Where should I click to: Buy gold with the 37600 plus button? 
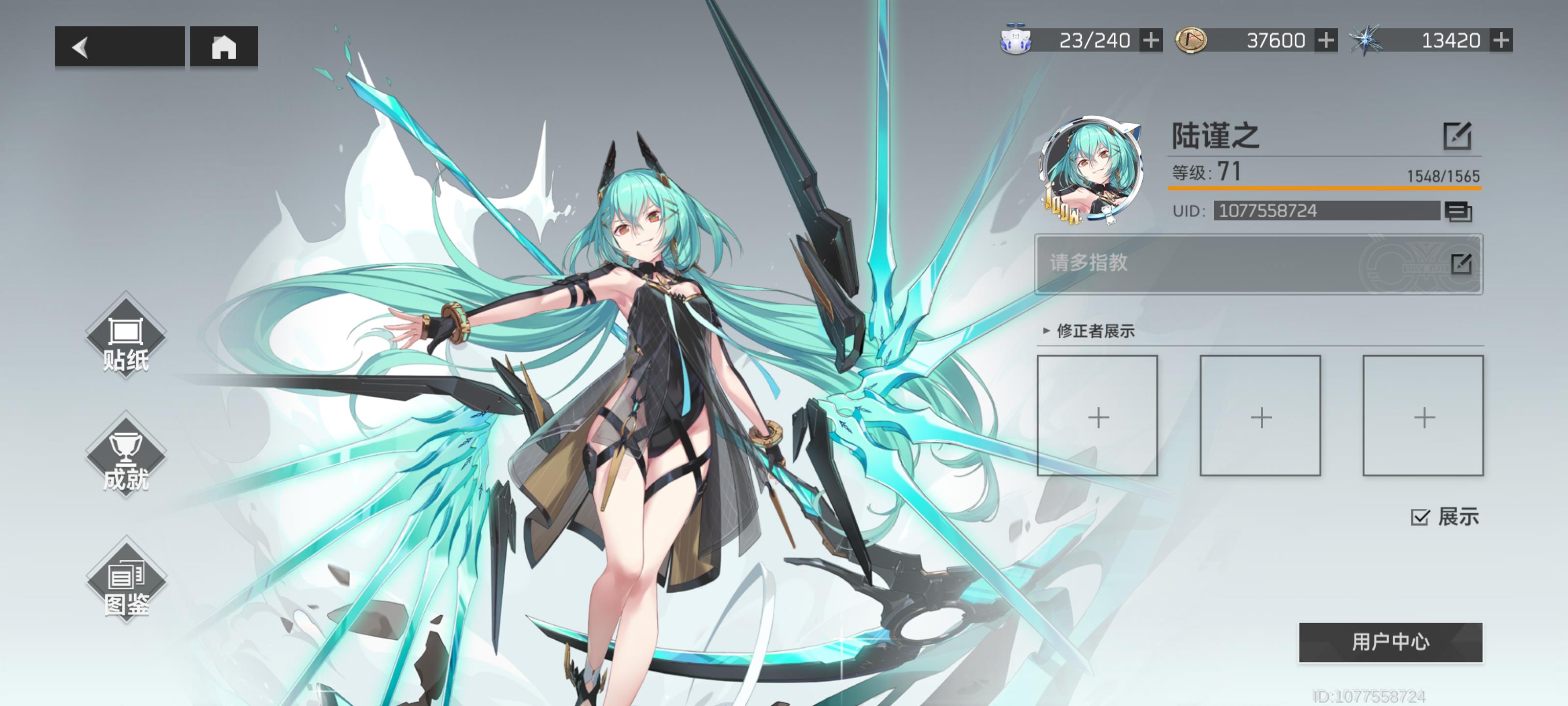pos(1326,40)
